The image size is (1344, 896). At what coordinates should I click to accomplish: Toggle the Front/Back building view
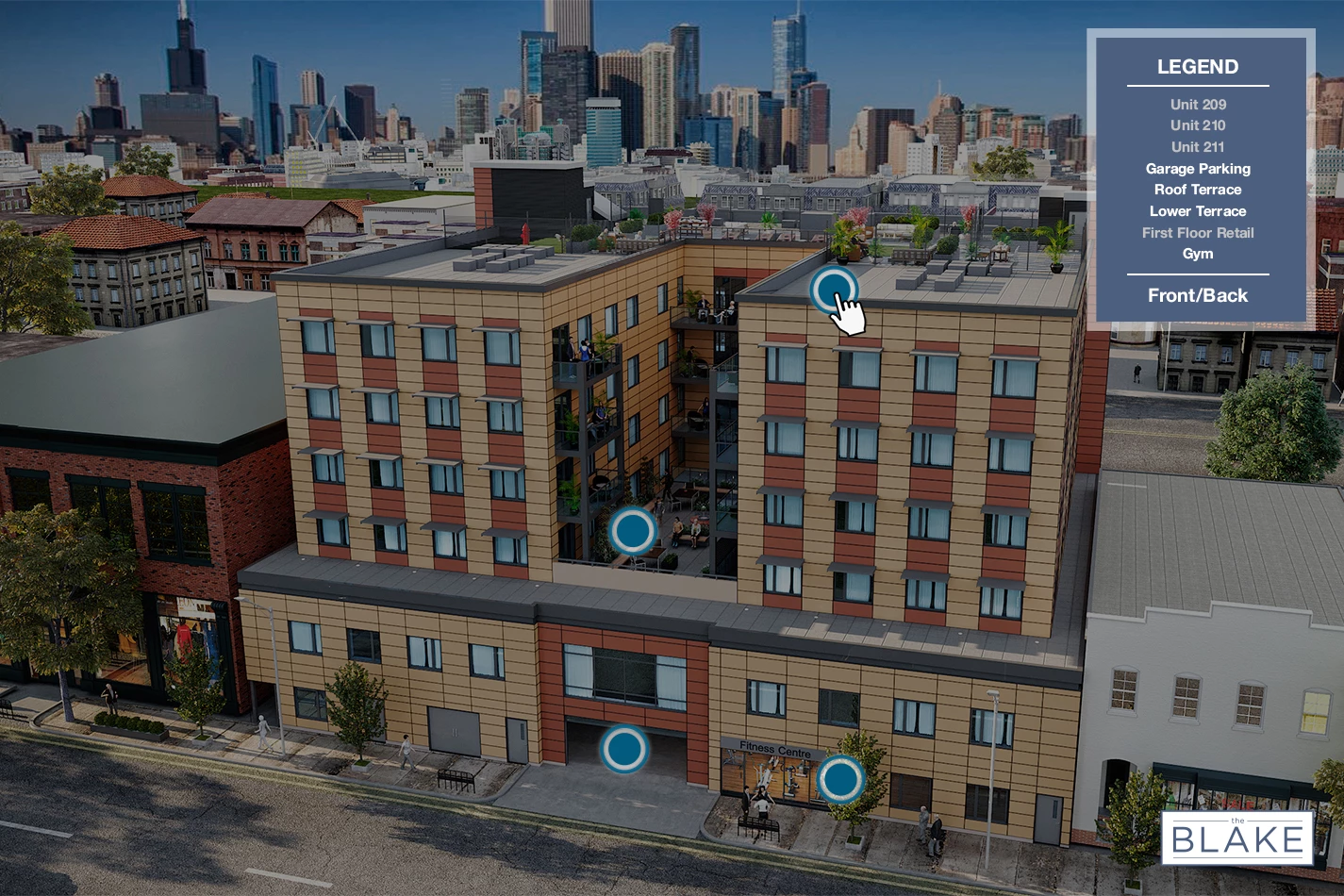tap(1198, 295)
